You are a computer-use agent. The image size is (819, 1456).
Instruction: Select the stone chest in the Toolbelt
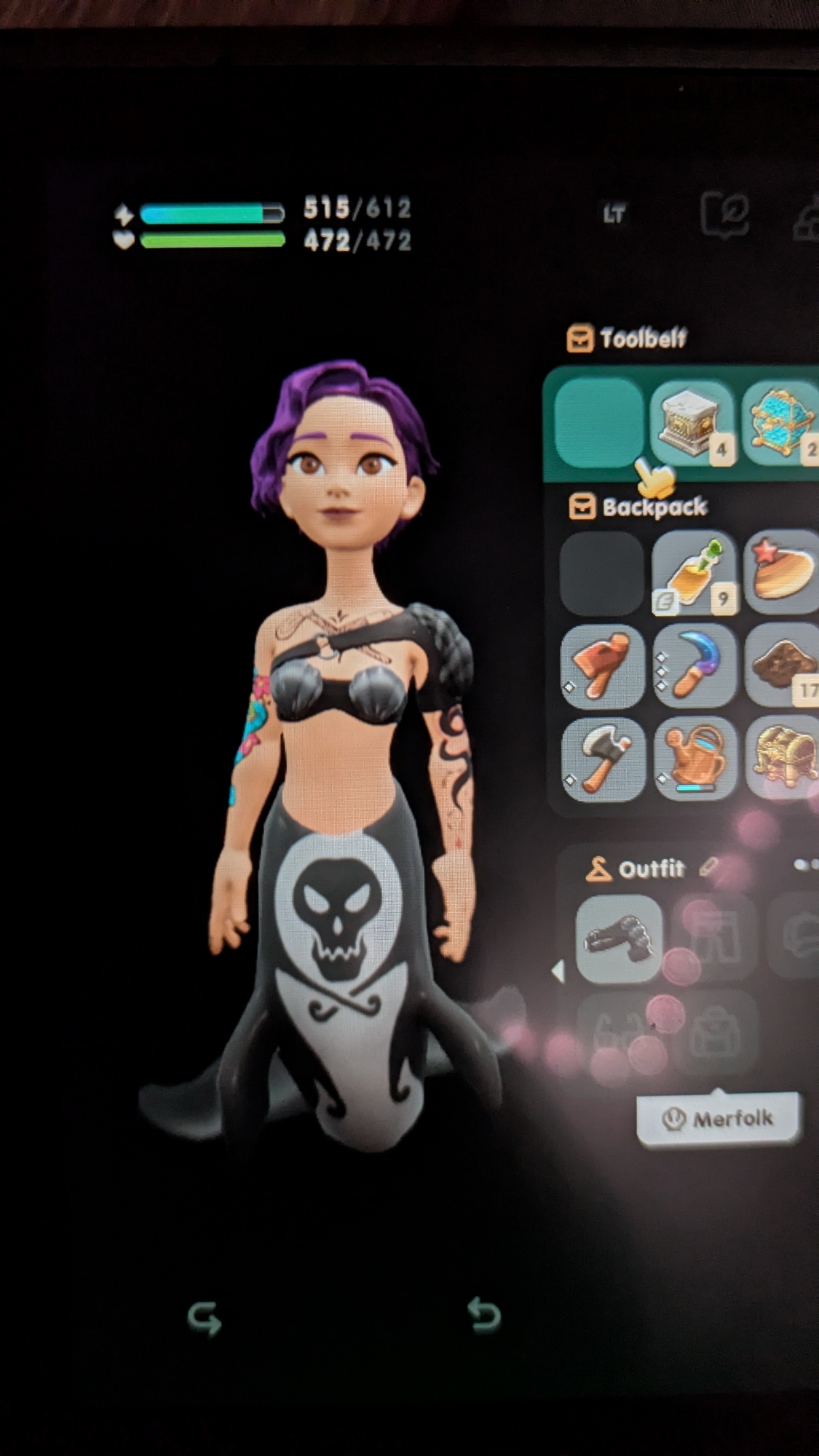coord(692,424)
